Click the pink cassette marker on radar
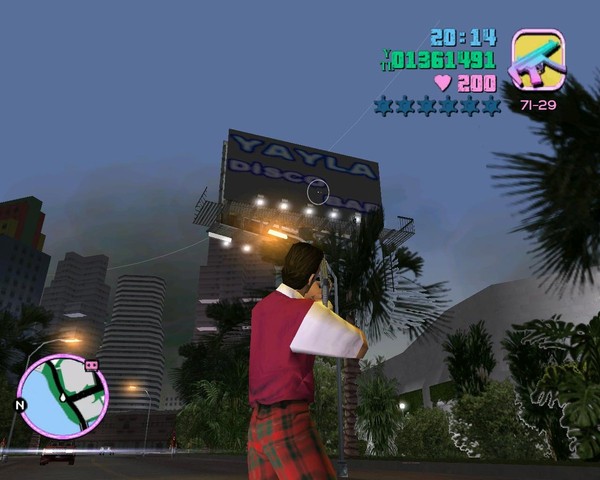 (93, 366)
